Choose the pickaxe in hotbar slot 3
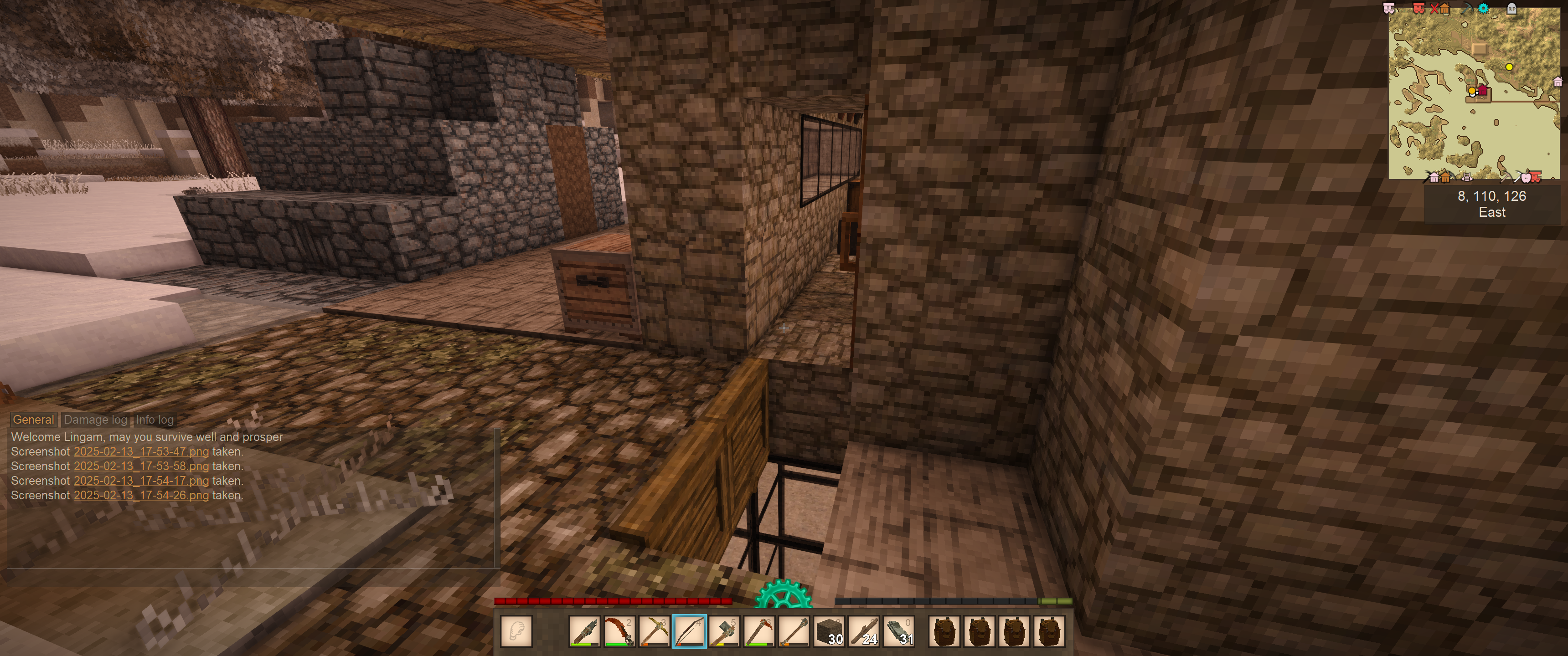This screenshot has width=1568, height=656. pos(655,631)
